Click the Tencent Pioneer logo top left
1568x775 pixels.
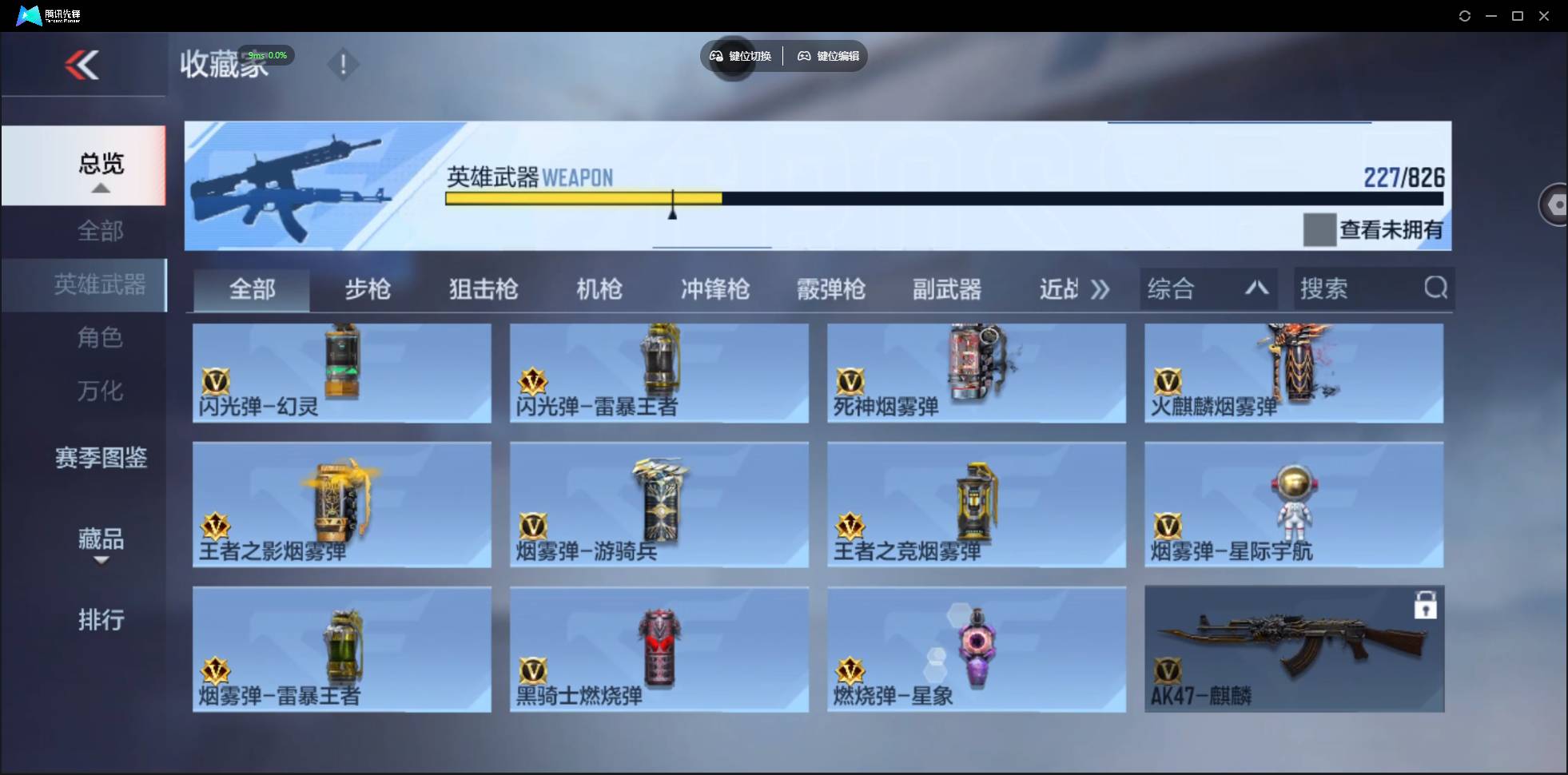pos(29,14)
